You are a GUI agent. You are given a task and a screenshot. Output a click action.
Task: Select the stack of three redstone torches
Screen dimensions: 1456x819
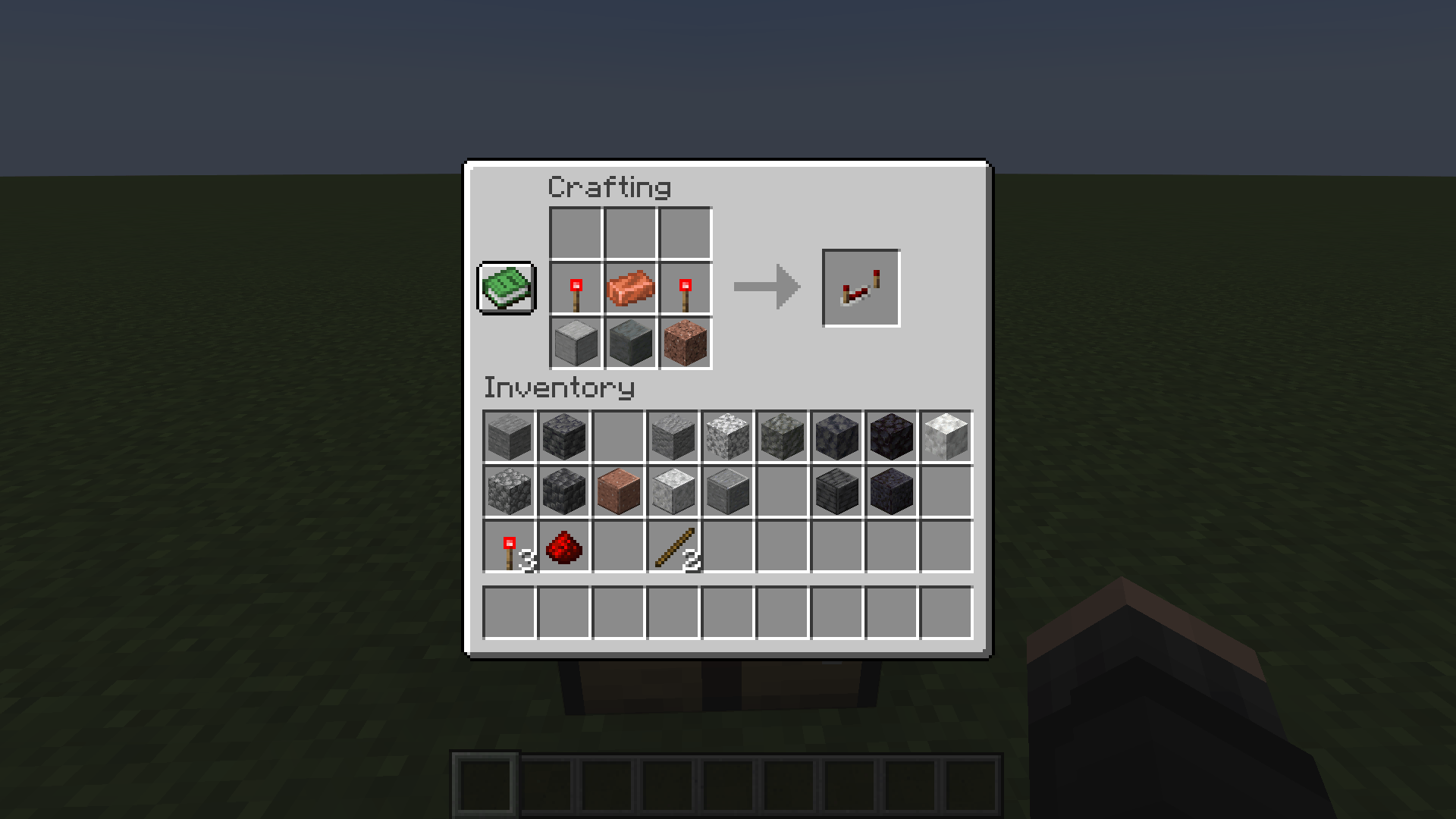tap(508, 545)
